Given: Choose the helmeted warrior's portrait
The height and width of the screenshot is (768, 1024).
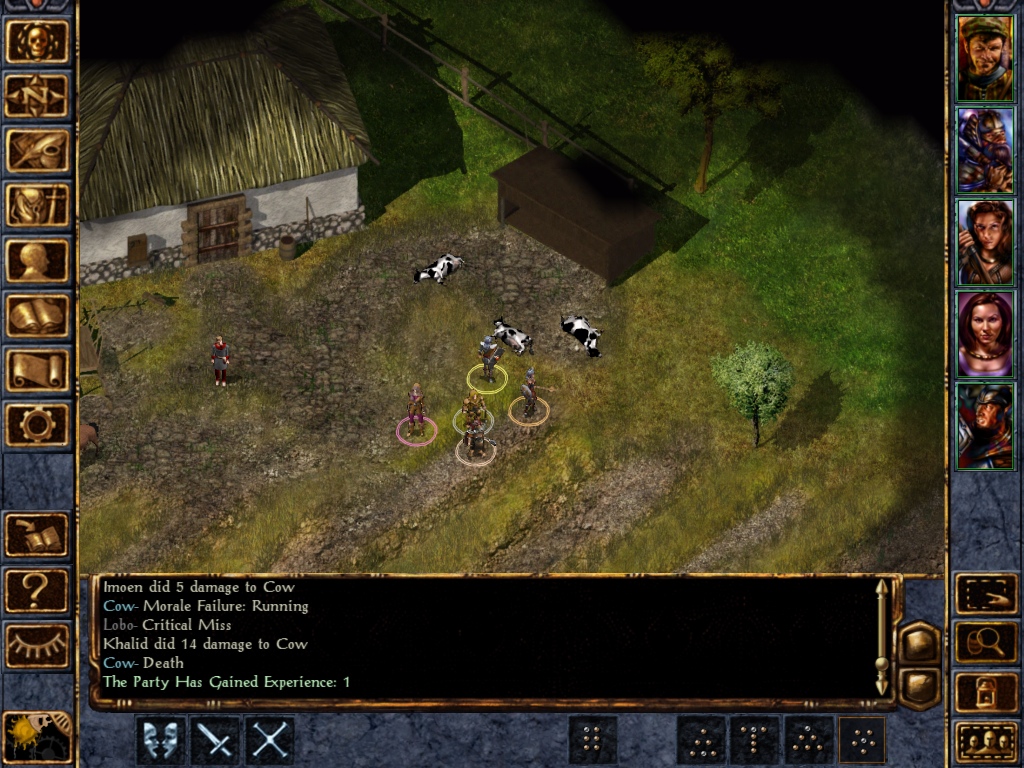Looking at the screenshot, I should tap(985, 425).
